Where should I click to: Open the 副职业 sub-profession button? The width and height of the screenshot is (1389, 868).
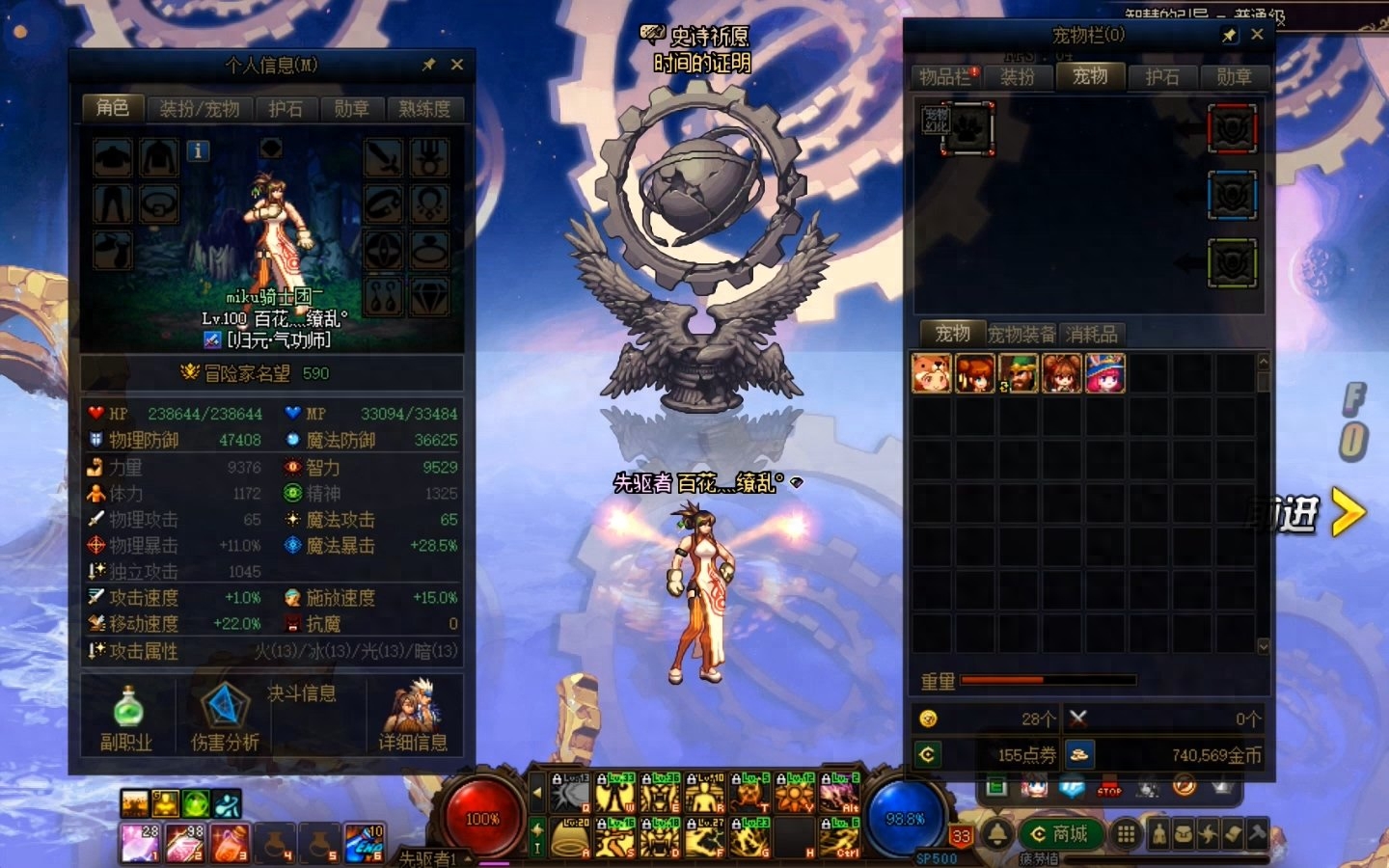pyautogui.click(x=127, y=719)
